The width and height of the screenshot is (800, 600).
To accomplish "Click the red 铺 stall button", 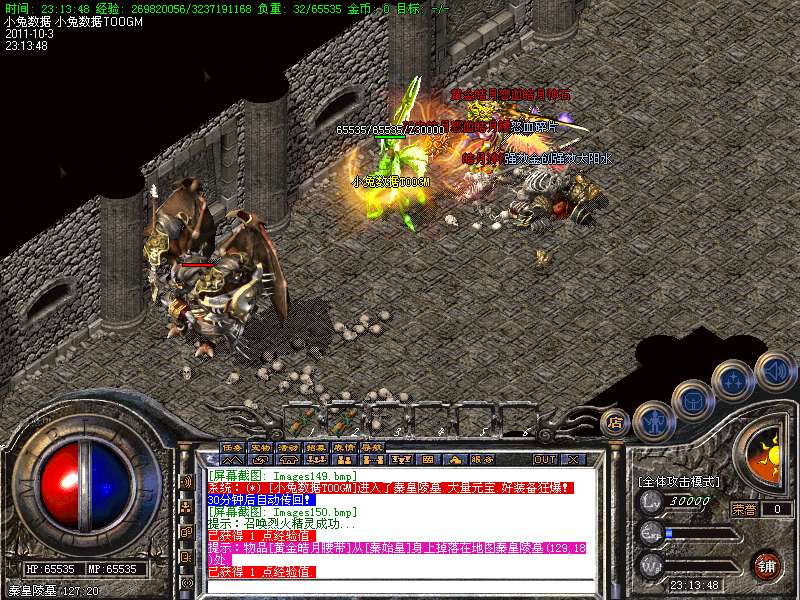I will coord(766,565).
